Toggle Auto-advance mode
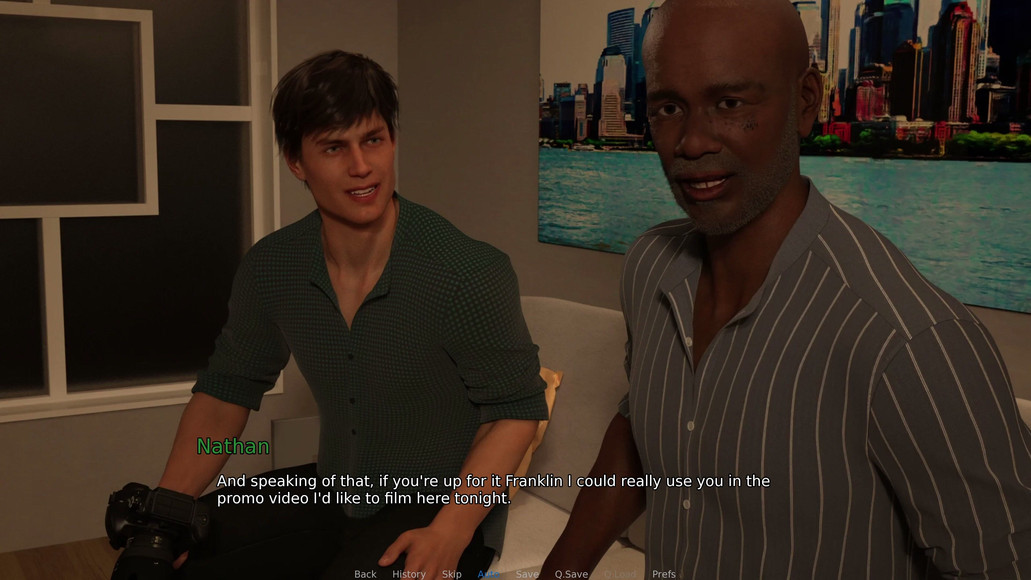Image resolution: width=1031 pixels, height=580 pixels. [x=489, y=574]
